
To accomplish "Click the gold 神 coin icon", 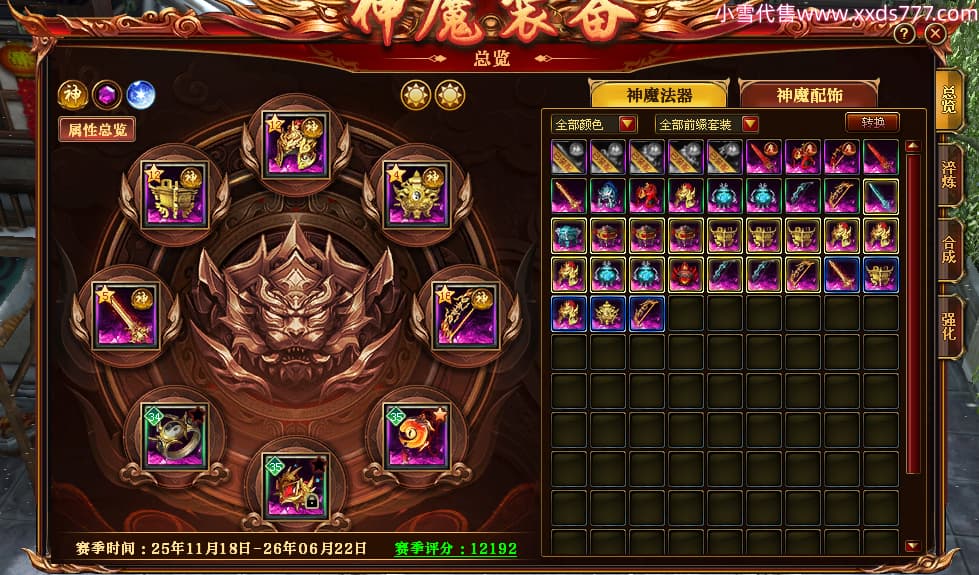I will coord(71,95).
